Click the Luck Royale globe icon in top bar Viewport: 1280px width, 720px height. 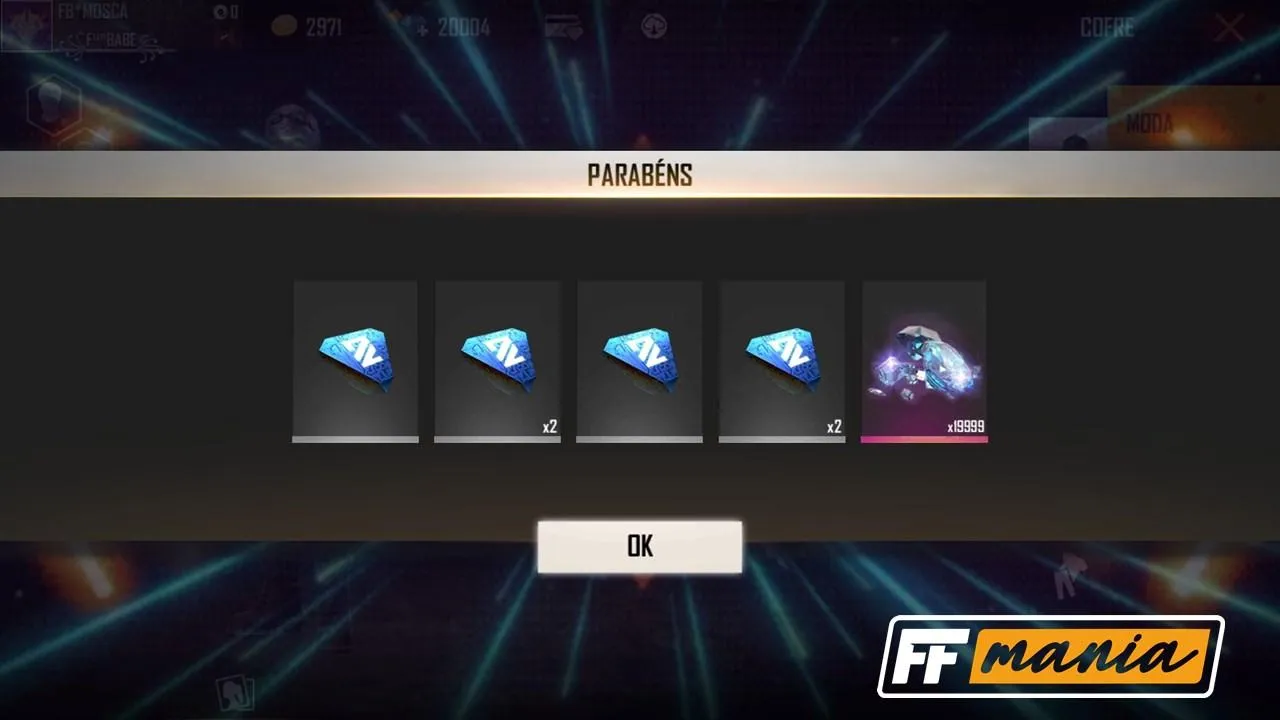(x=653, y=28)
